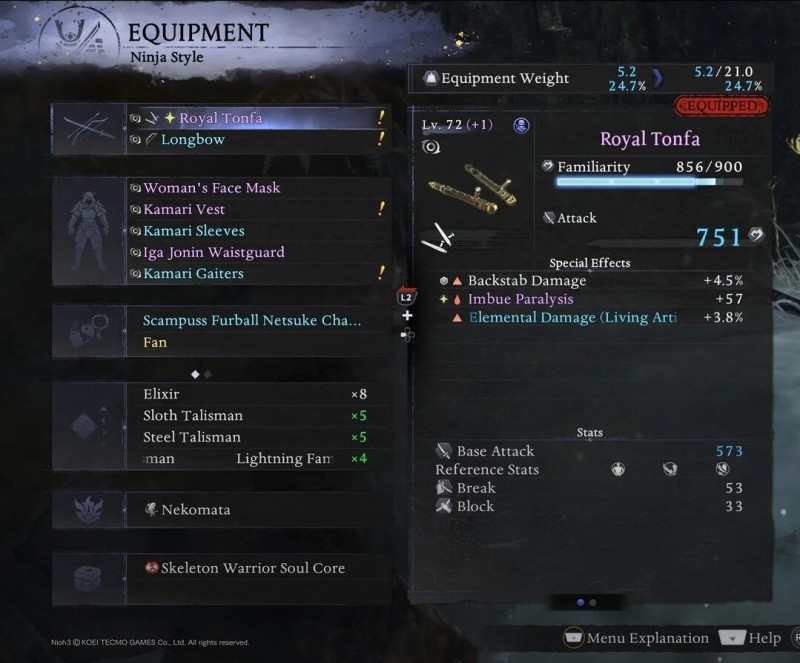Select the Elemental Damage effect row
The width and height of the screenshot is (800, 663).
(573, 317)
